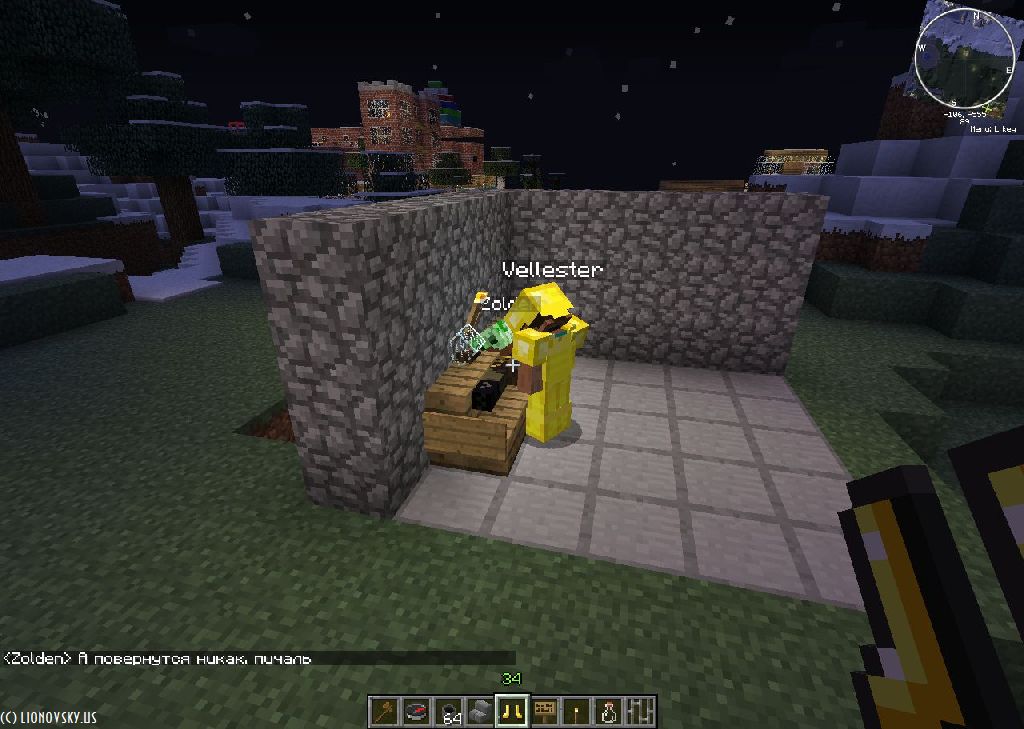The width and height of the screenshot is (1024, 729).
Task: Select the stone stairs hotbar slot
Action: [480, 711]
